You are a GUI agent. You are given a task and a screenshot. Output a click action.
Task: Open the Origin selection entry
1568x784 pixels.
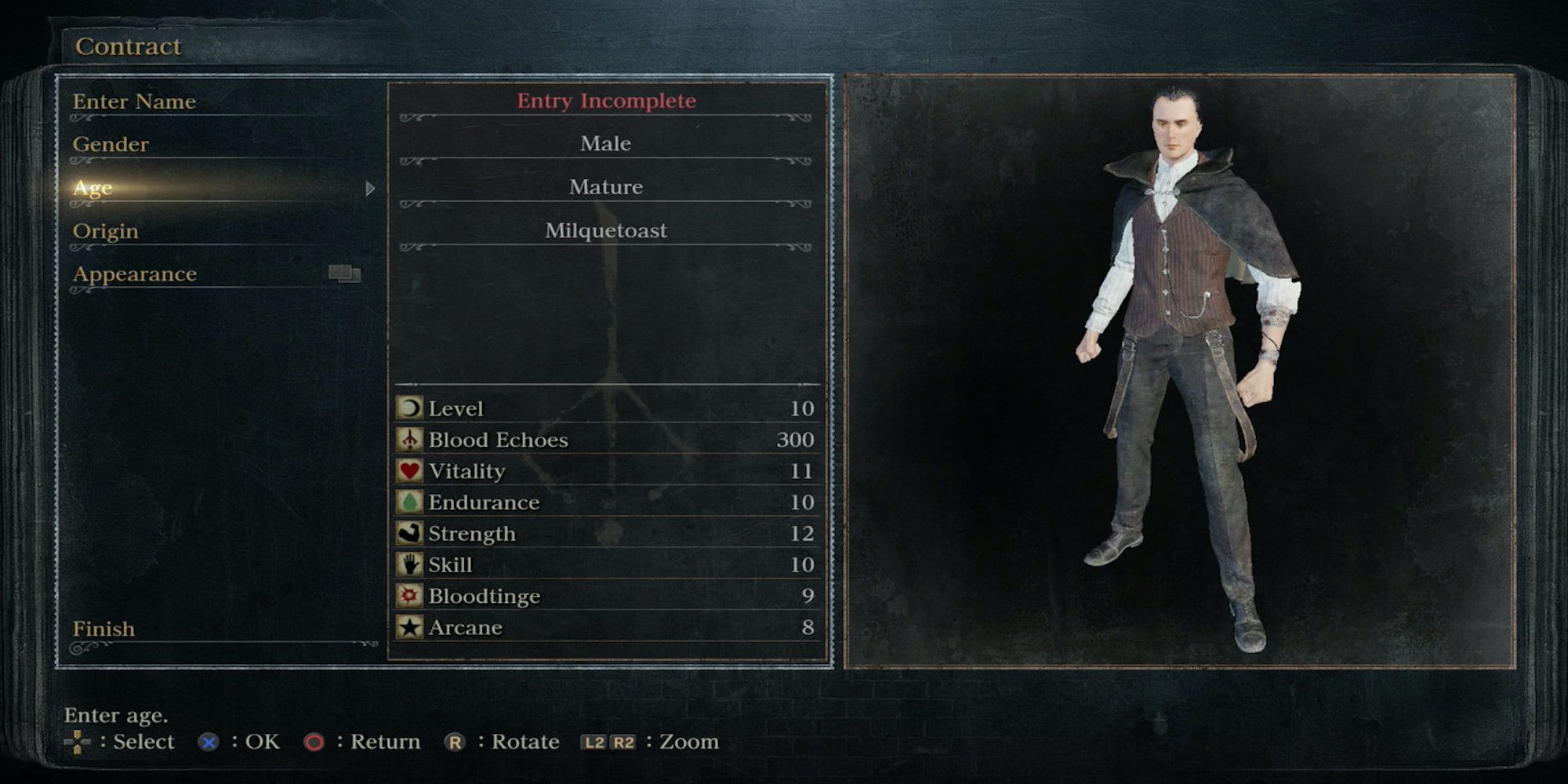pos(105,230)
